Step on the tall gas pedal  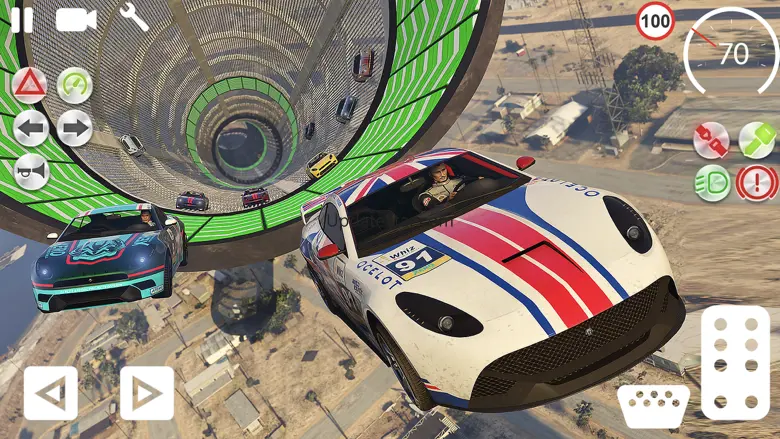[x=736, y=362]
